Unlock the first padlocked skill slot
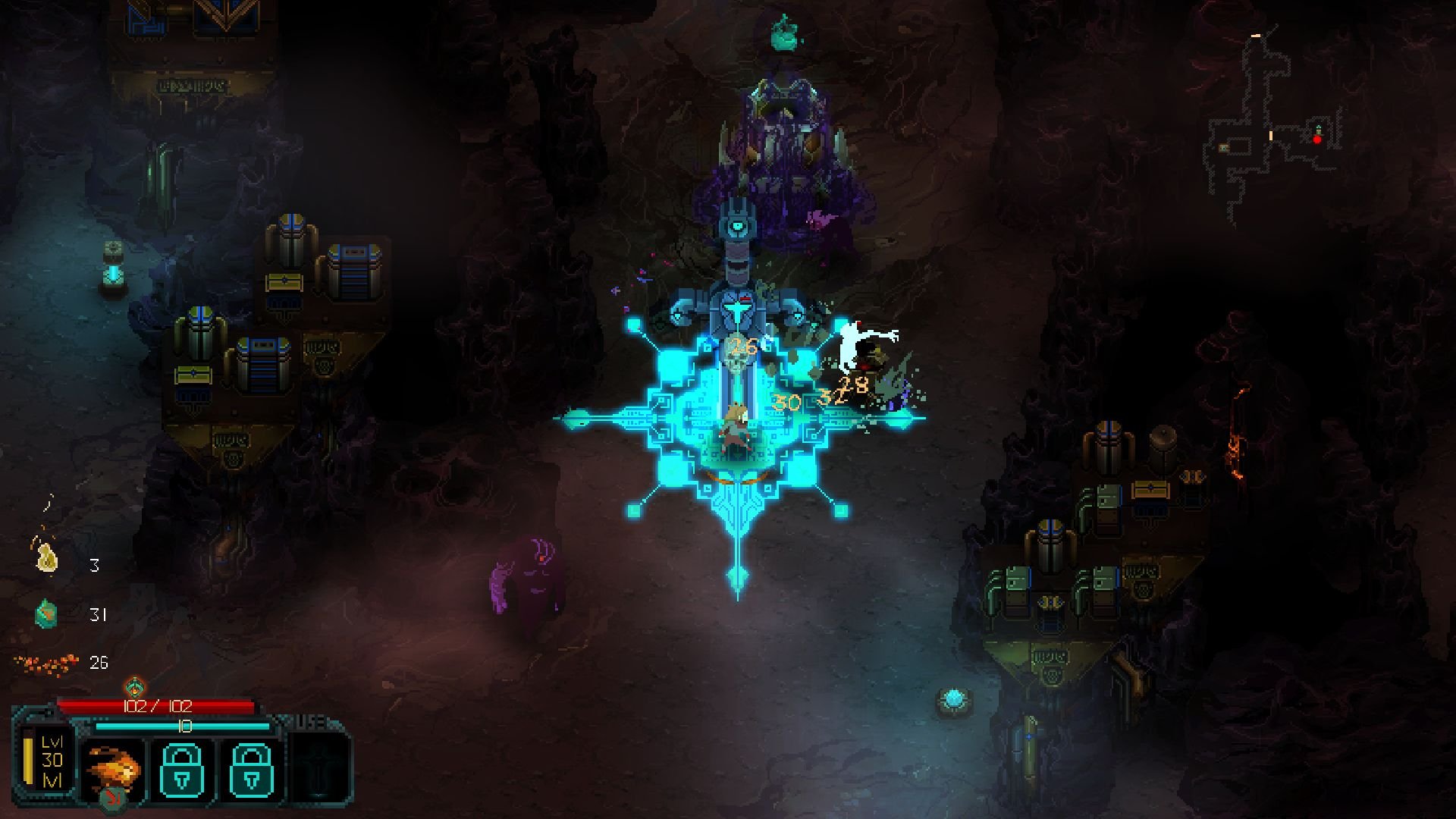 tap(182, 768)
